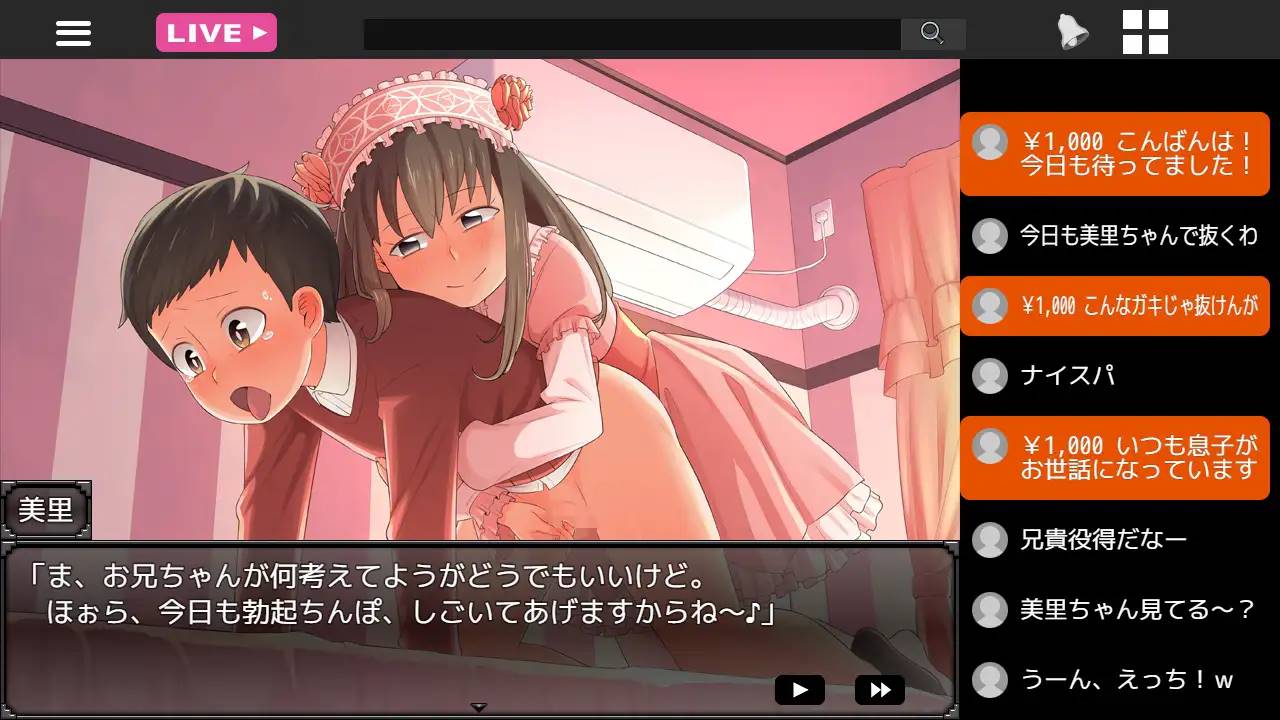Open the apps grid icon
The image size is (1280, 720).
tap(1147, 32)
